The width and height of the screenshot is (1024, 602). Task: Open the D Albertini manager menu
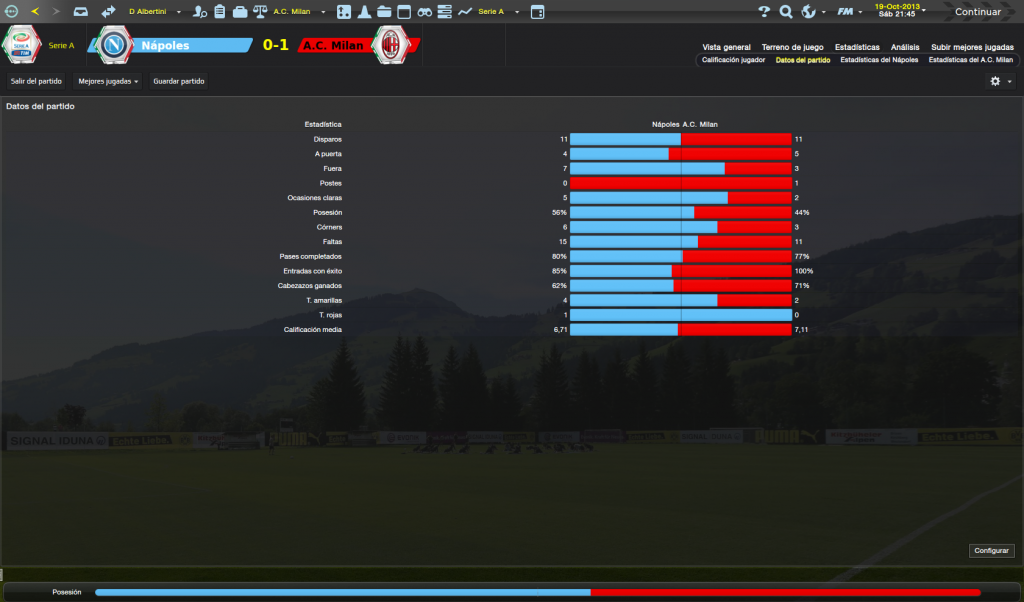pyautogui.click(x=150, y=12)
